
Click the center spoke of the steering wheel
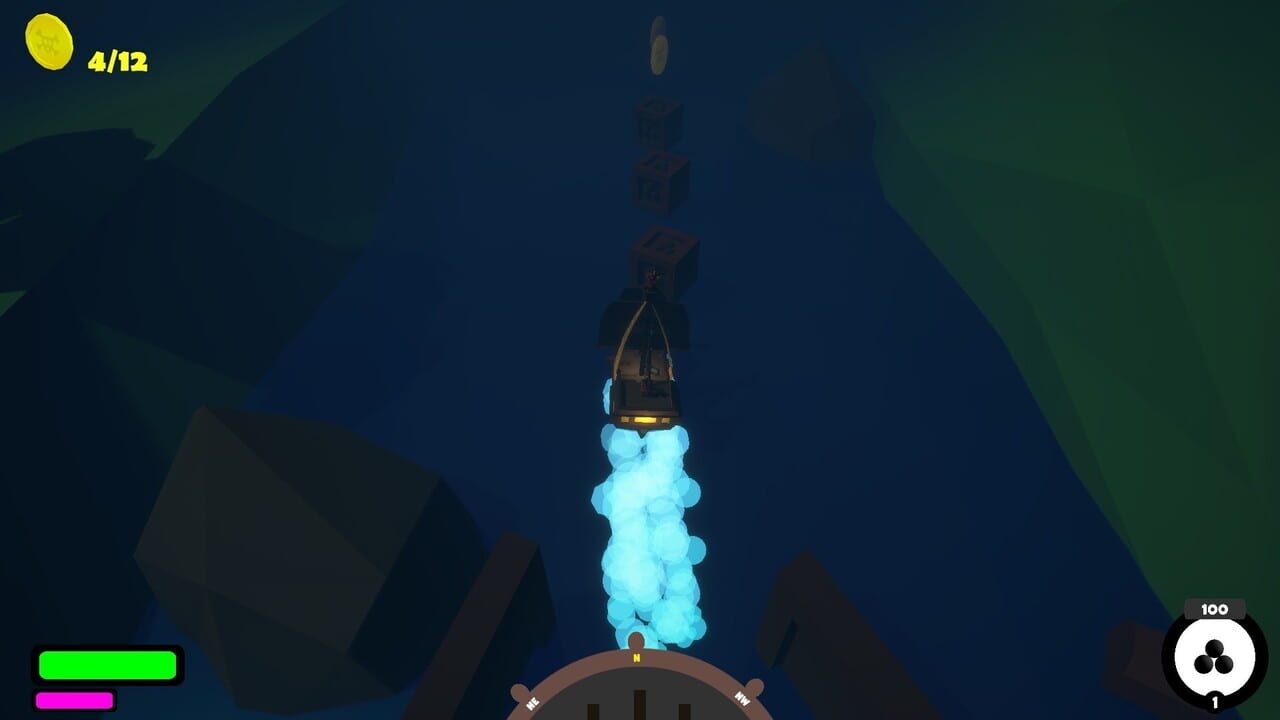639,705
